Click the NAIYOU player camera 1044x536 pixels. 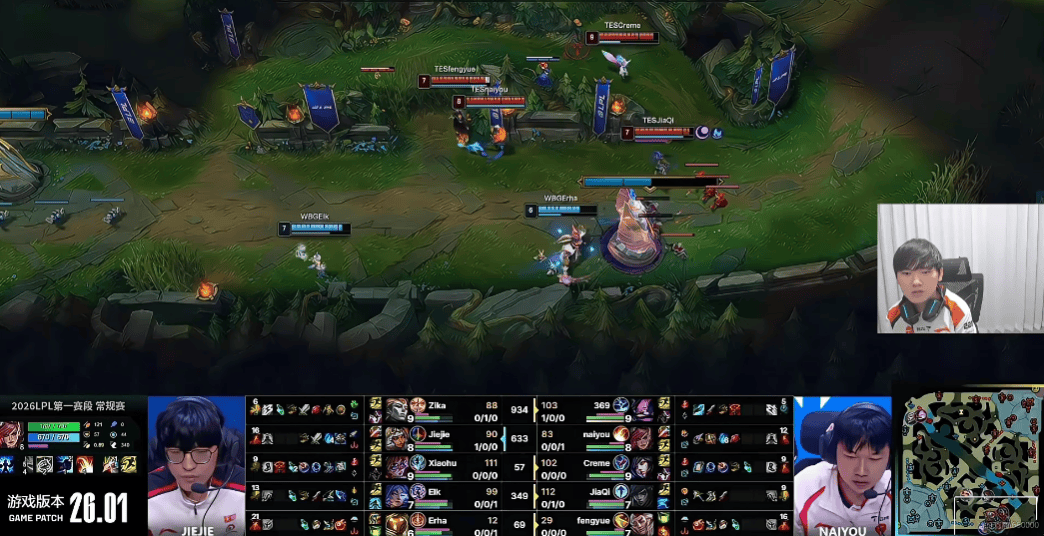843,465
